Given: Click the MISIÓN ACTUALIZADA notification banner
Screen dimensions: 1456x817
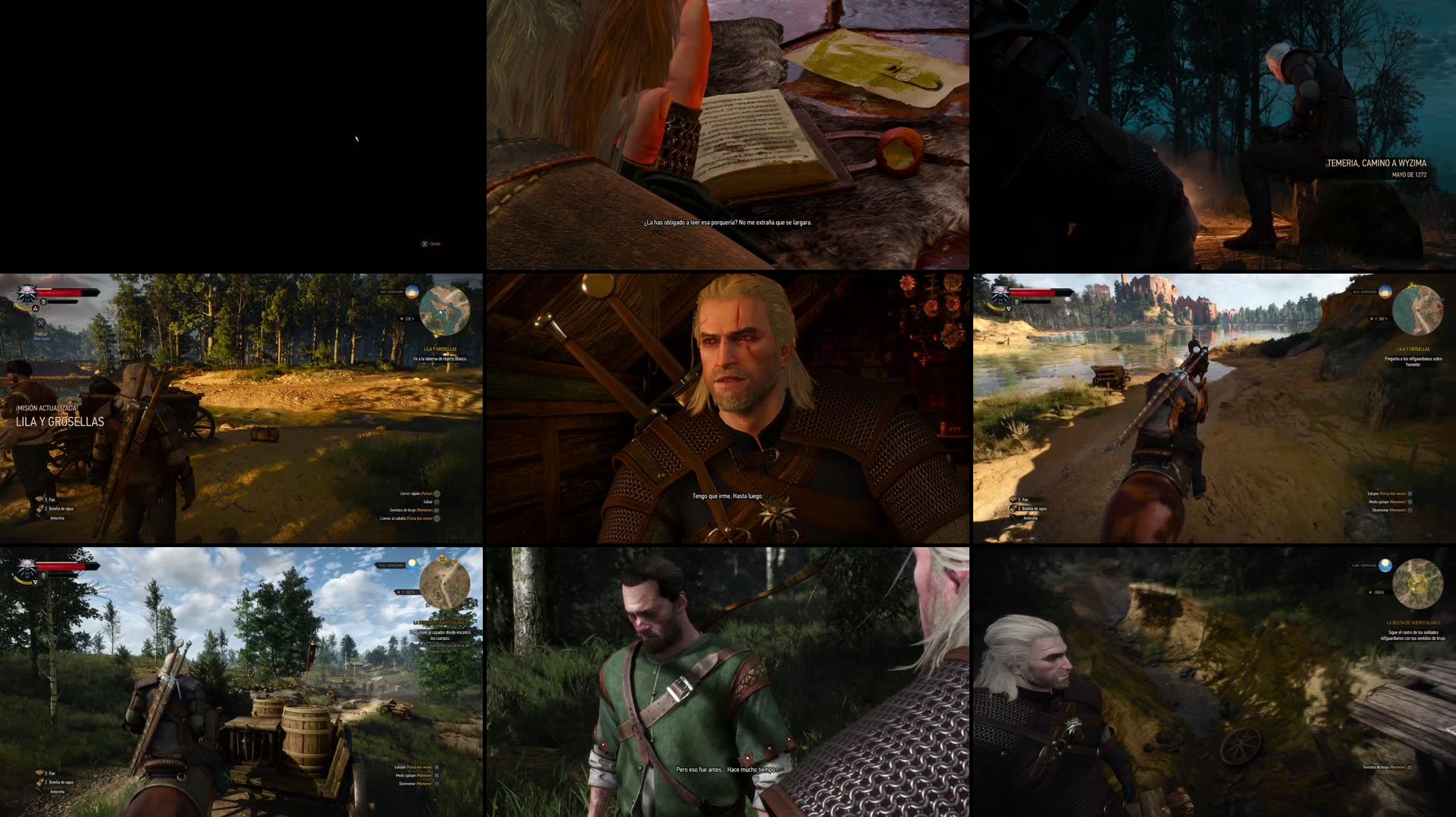Looking at the screenshot, I should tap(46, 409).
